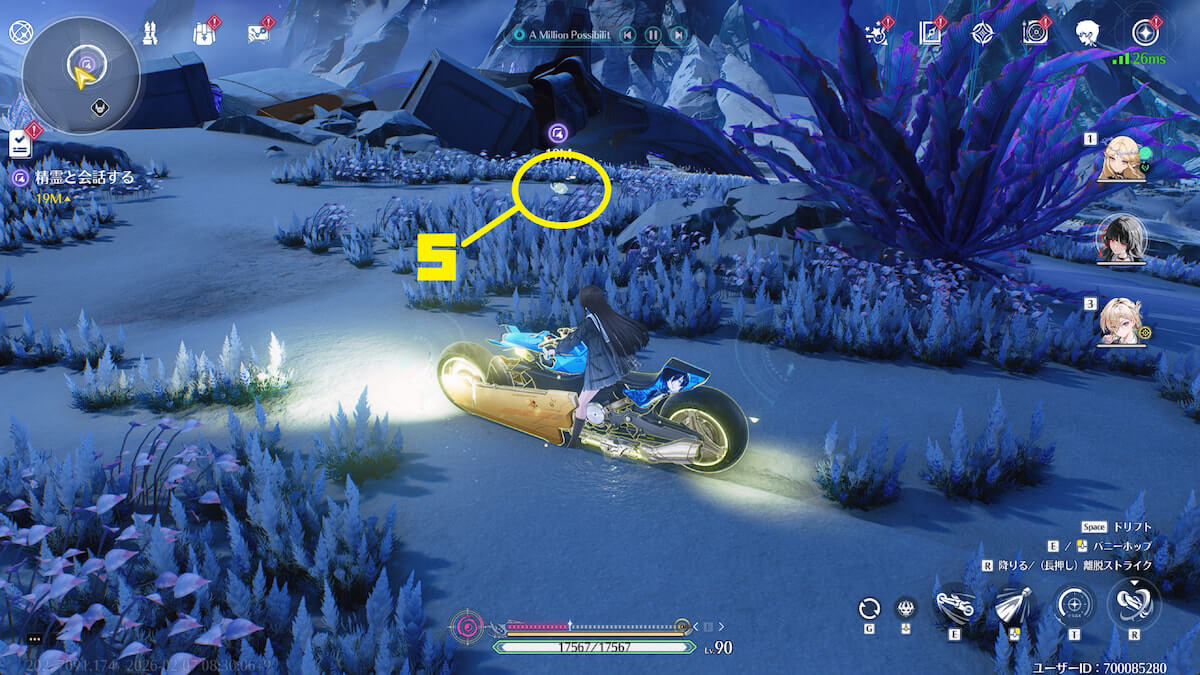Activate the motorcycle skill icon

tap(955, 603)
